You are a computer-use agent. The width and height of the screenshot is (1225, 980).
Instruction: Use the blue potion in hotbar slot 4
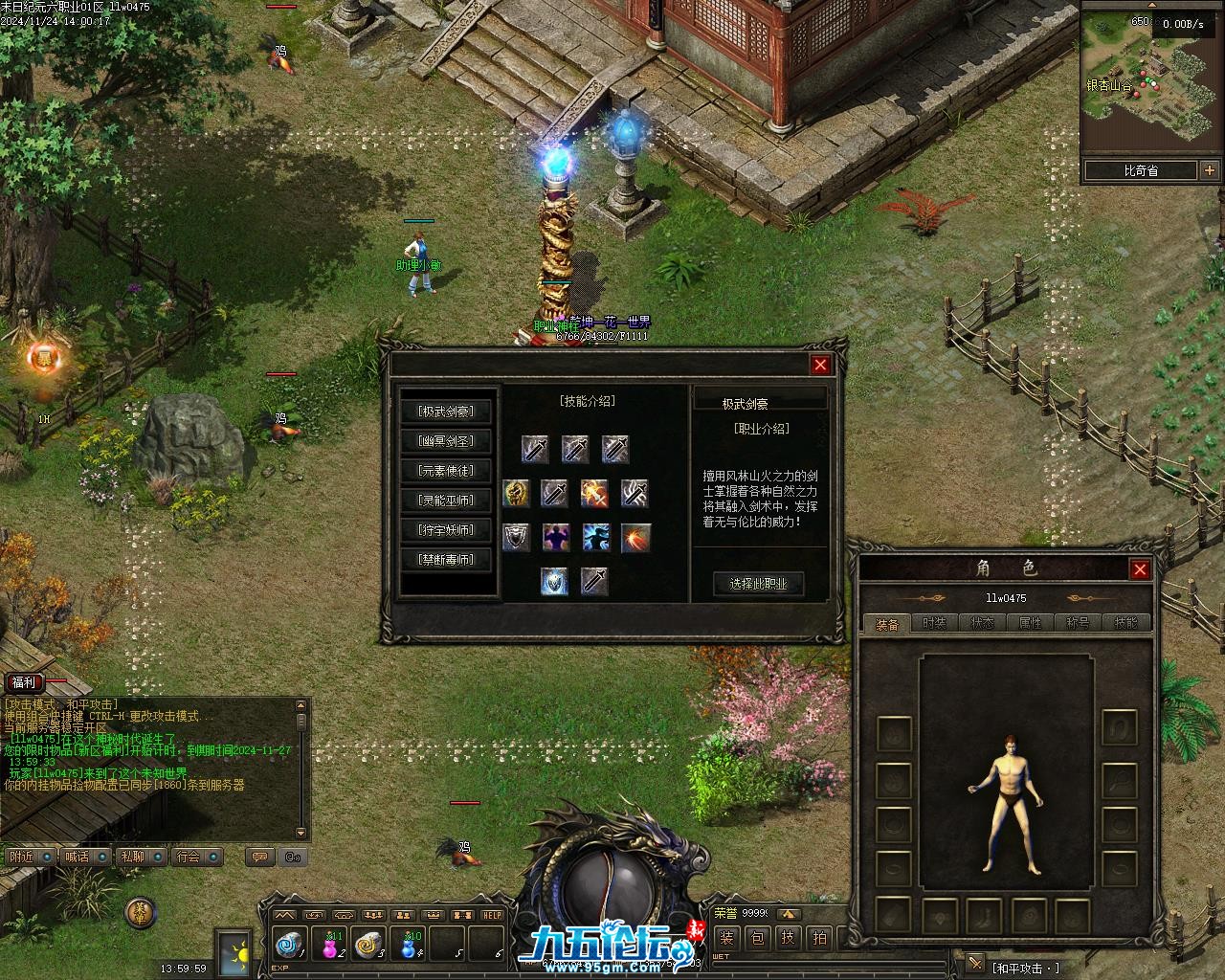(x=410, y=945)
